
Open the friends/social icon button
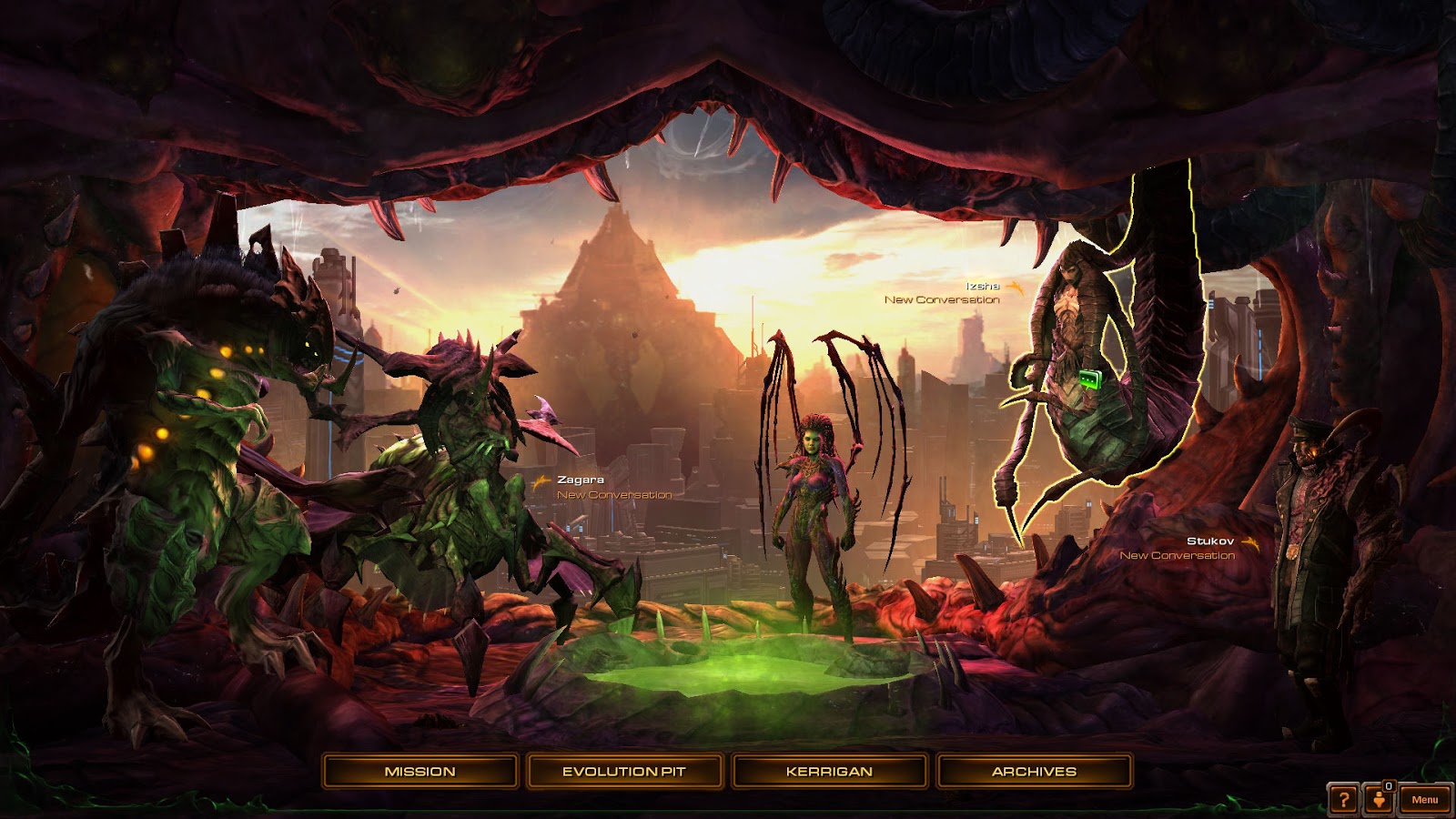pyautogui.click(x=1380, y=800)
